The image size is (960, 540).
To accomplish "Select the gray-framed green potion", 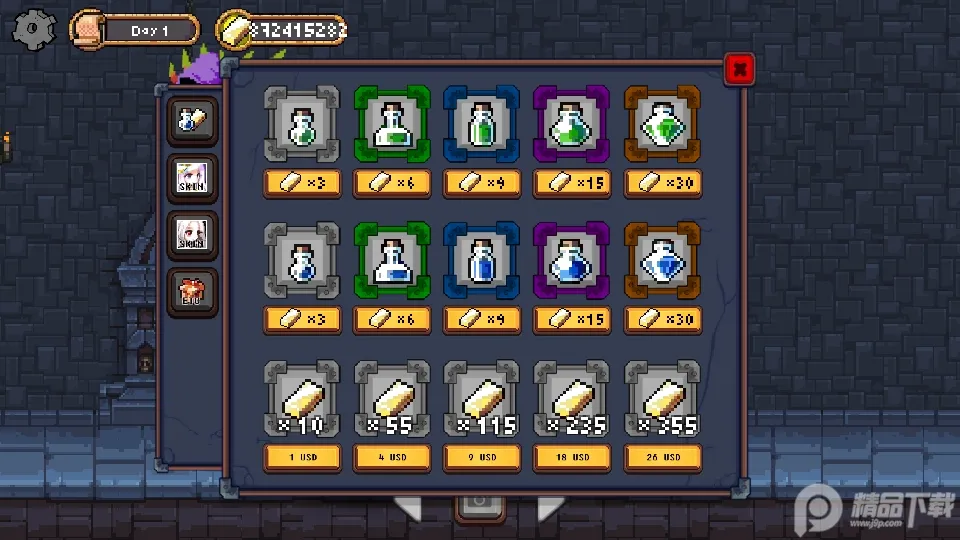I will pyautogui.click(x=302, y=123).
